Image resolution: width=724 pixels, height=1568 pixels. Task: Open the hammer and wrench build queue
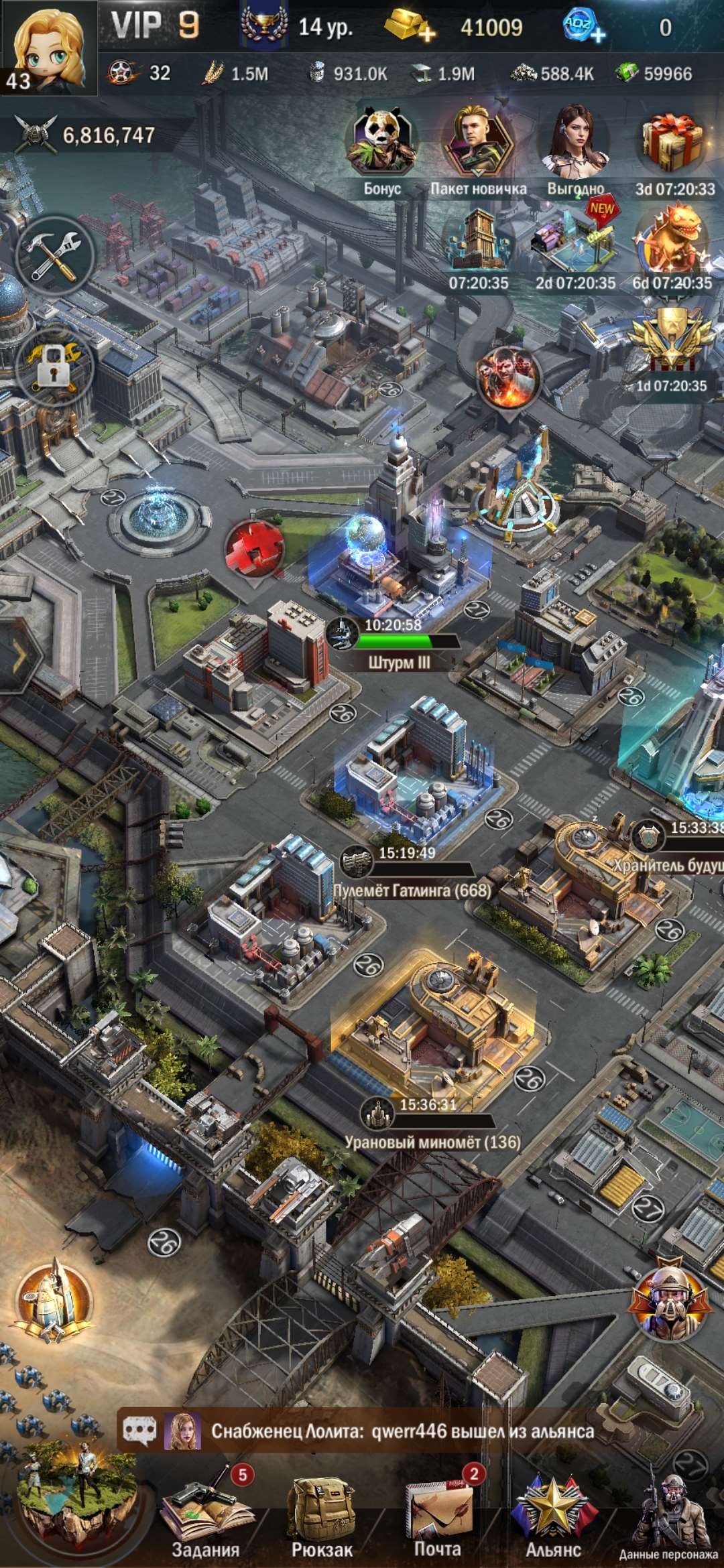tap(55, 257)
